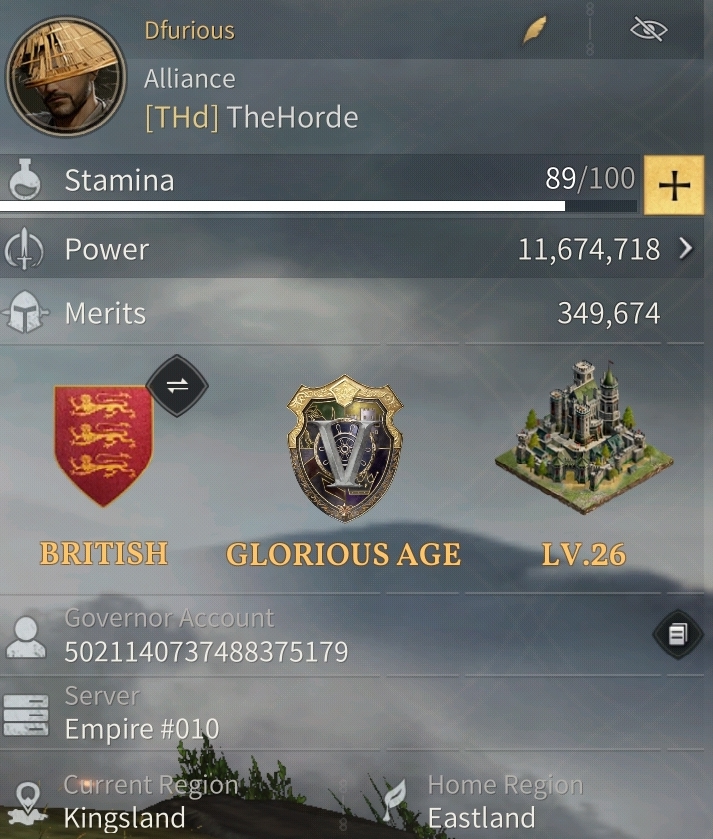Select the British civilization shield
Viewport: 713px width, 839px height.
103,444
